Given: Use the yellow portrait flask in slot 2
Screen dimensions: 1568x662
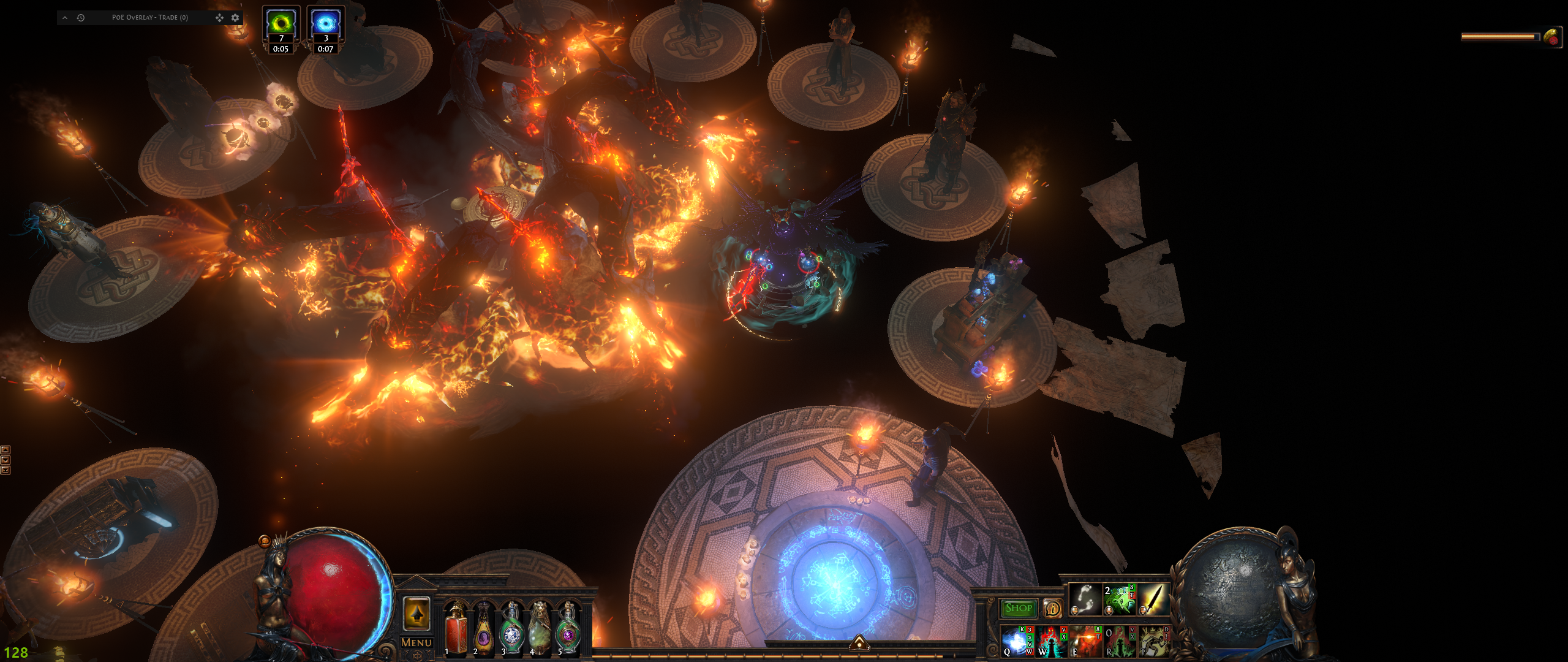Looking at the screenshot, I should 483,628.
